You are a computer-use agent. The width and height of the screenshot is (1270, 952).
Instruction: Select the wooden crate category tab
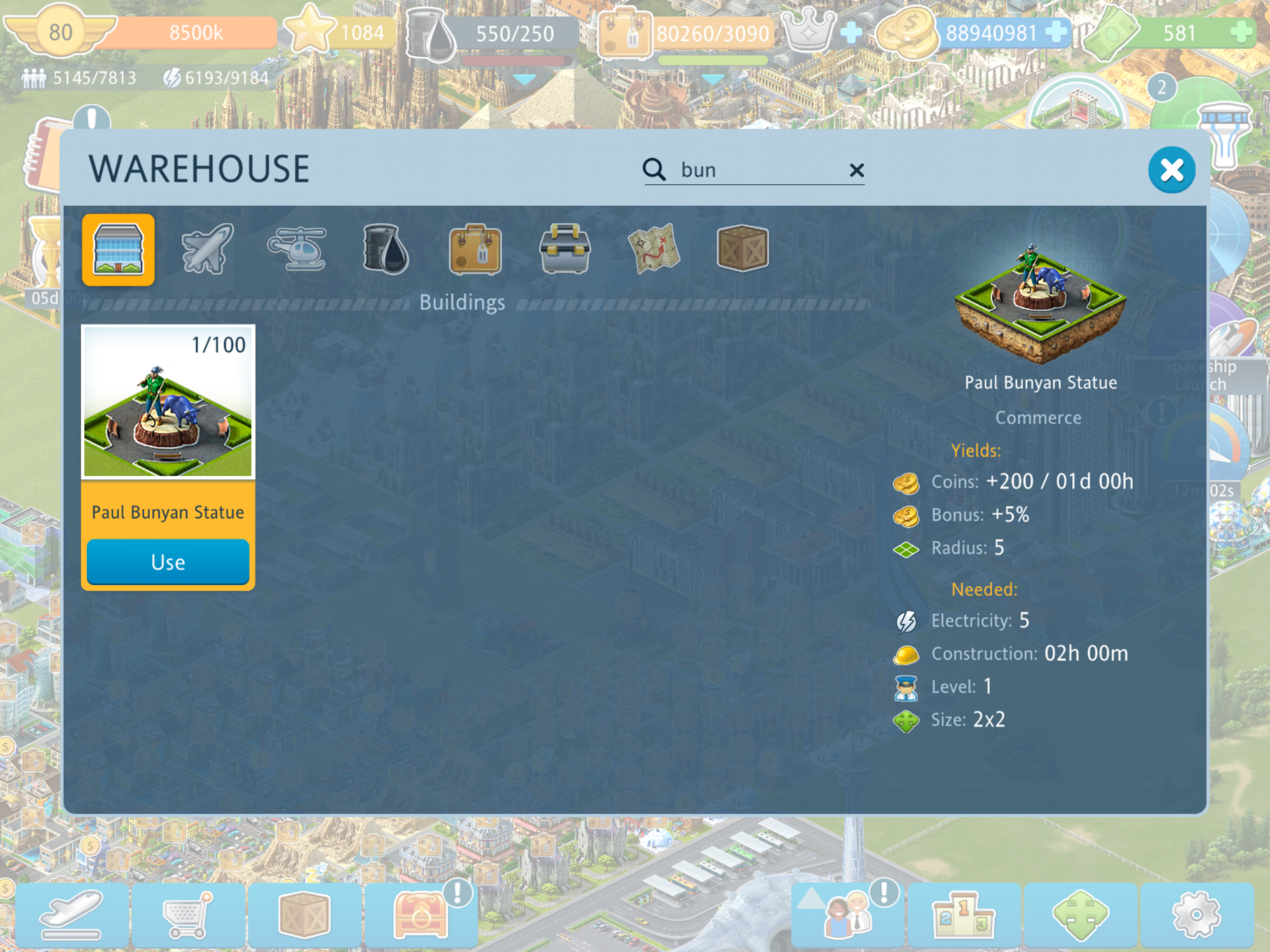click(742, 249)
